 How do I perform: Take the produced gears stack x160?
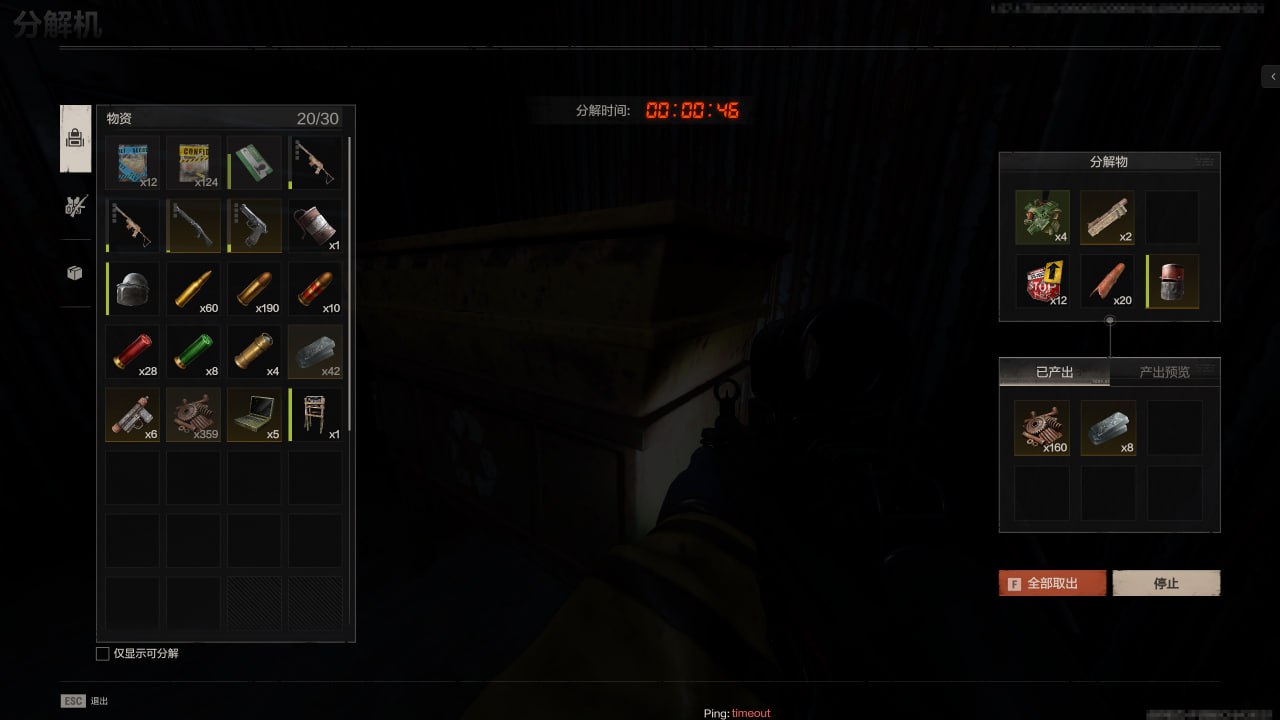[x=1042, y=428]
